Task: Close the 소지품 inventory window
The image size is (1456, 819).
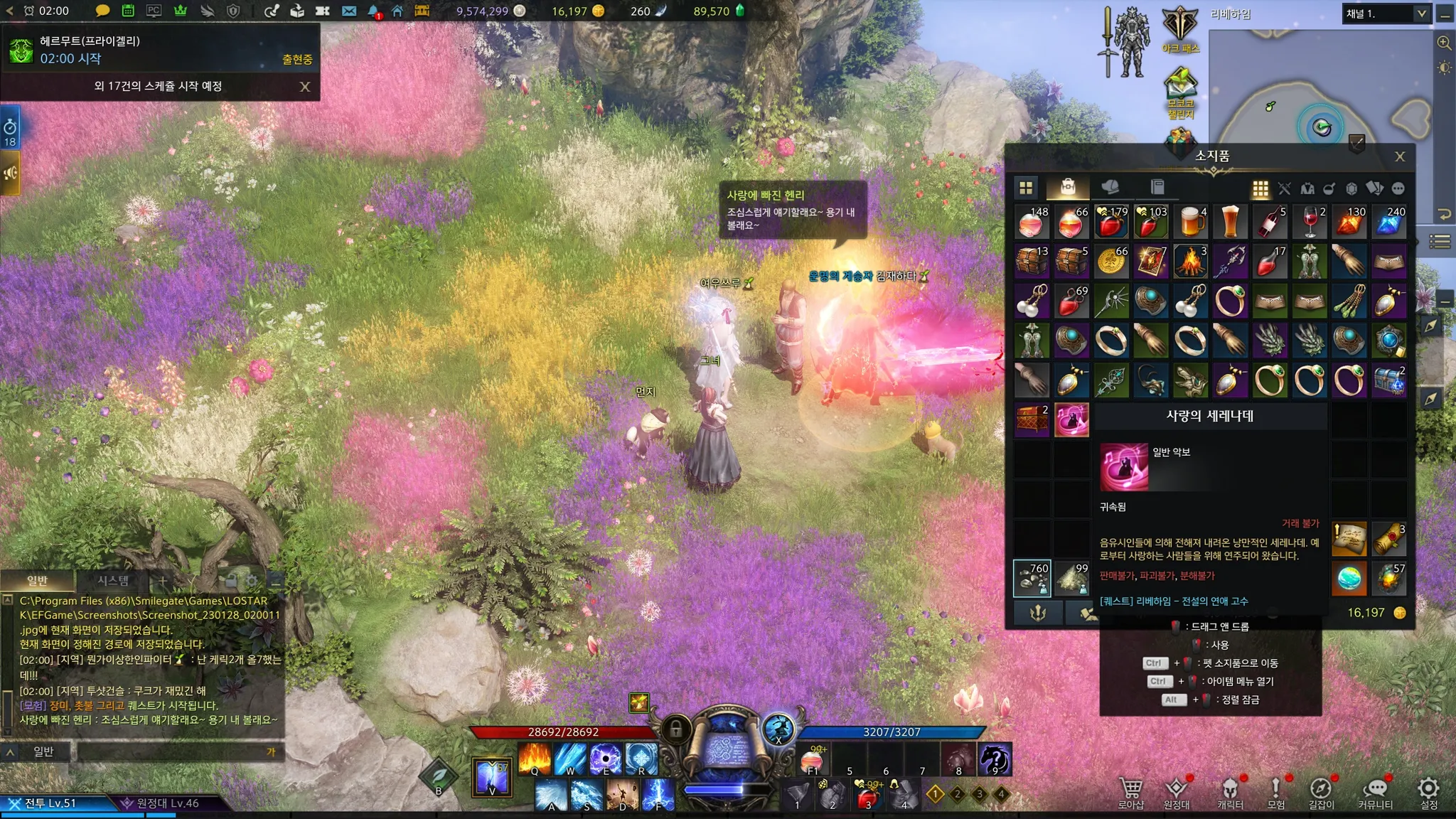Action: 1400,157
